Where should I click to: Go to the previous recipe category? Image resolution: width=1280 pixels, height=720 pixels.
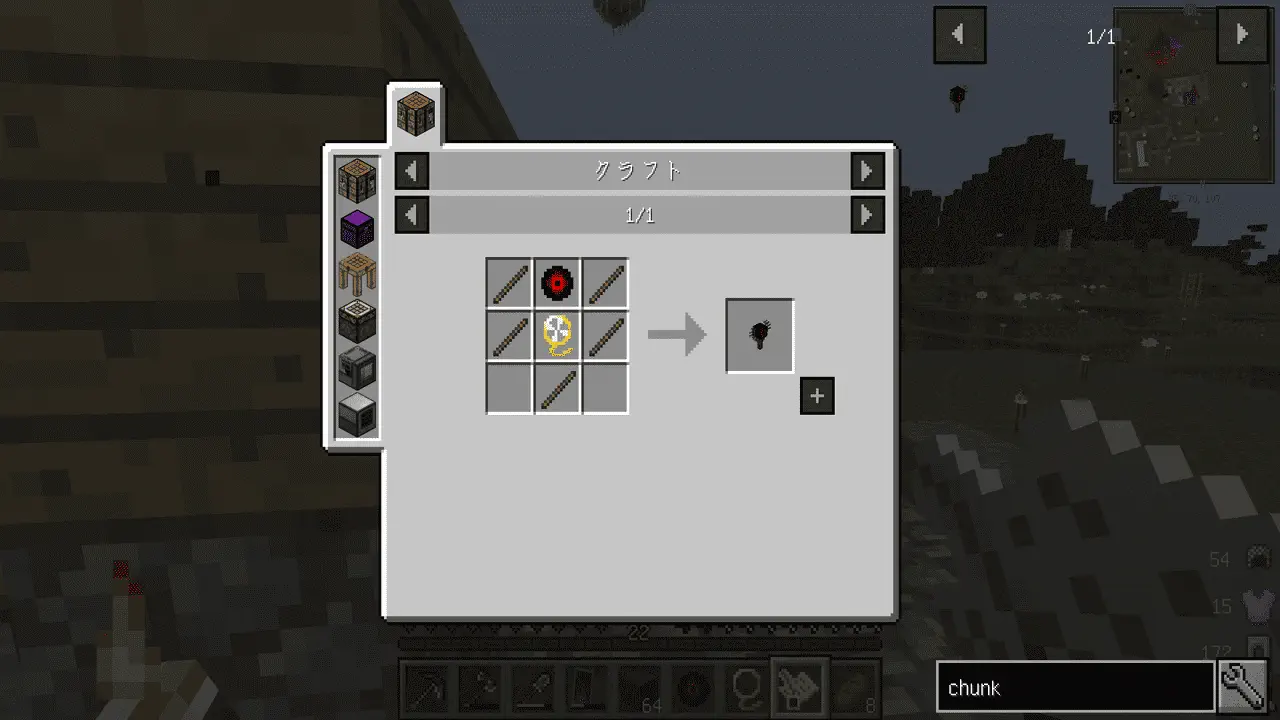coord(412,171)
